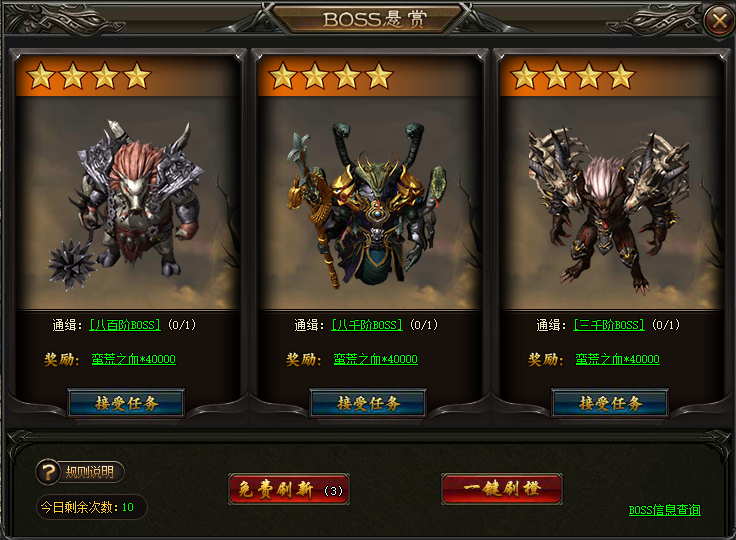Open the 规则说明 rules explanation
The image size is (736, 540).
coord(80,472)
